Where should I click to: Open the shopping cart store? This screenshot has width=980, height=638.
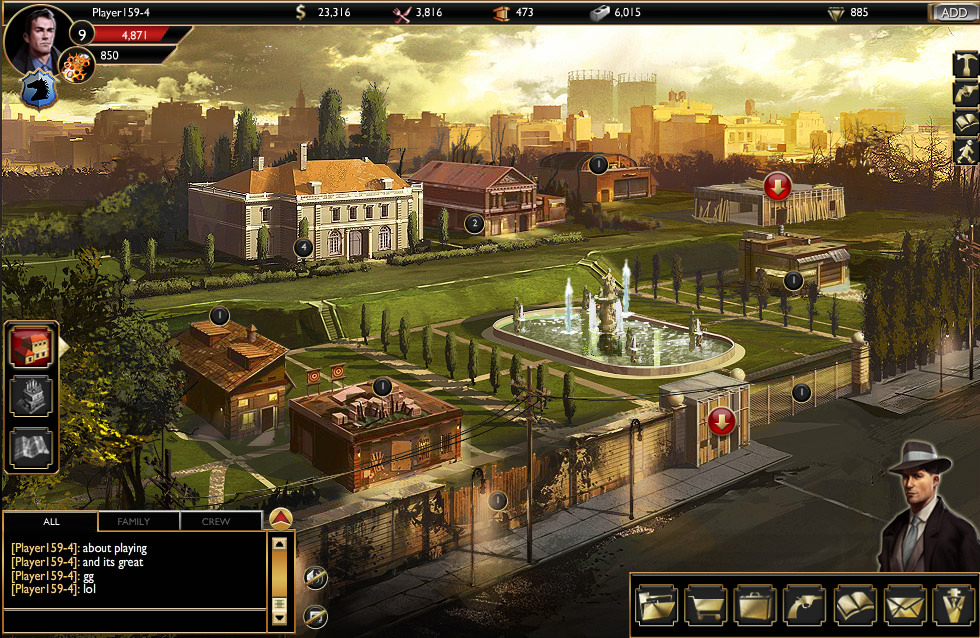706,605
